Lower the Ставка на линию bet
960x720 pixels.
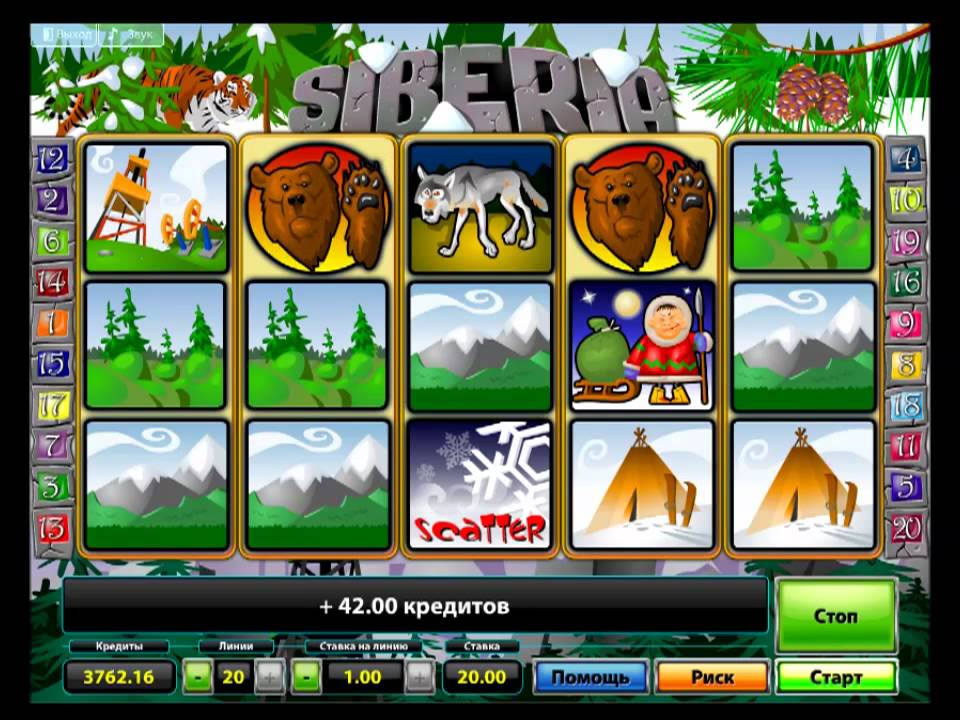coord(306,677)
